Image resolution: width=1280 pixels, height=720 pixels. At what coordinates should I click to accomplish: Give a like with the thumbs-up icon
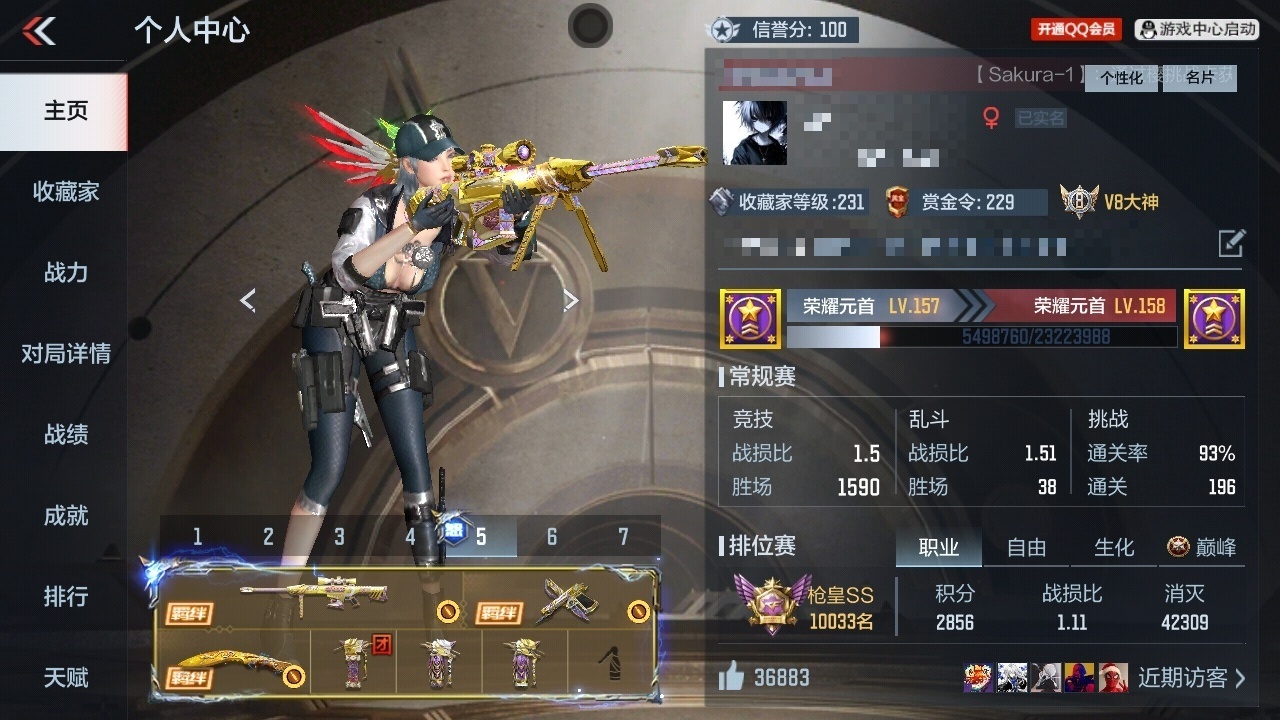tap(732, 678)
